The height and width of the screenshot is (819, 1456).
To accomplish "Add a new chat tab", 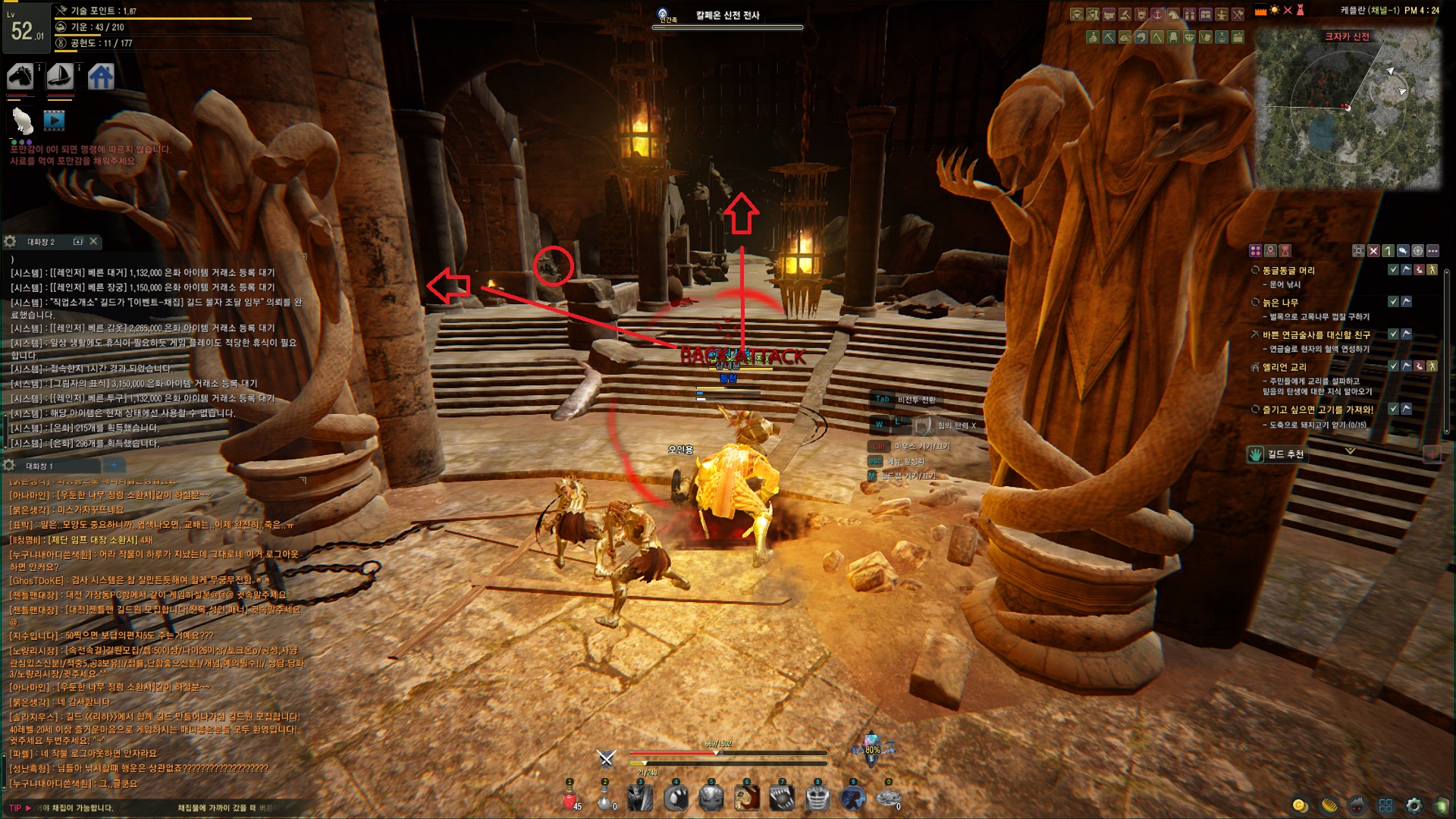I will click(x=114, y=465).
